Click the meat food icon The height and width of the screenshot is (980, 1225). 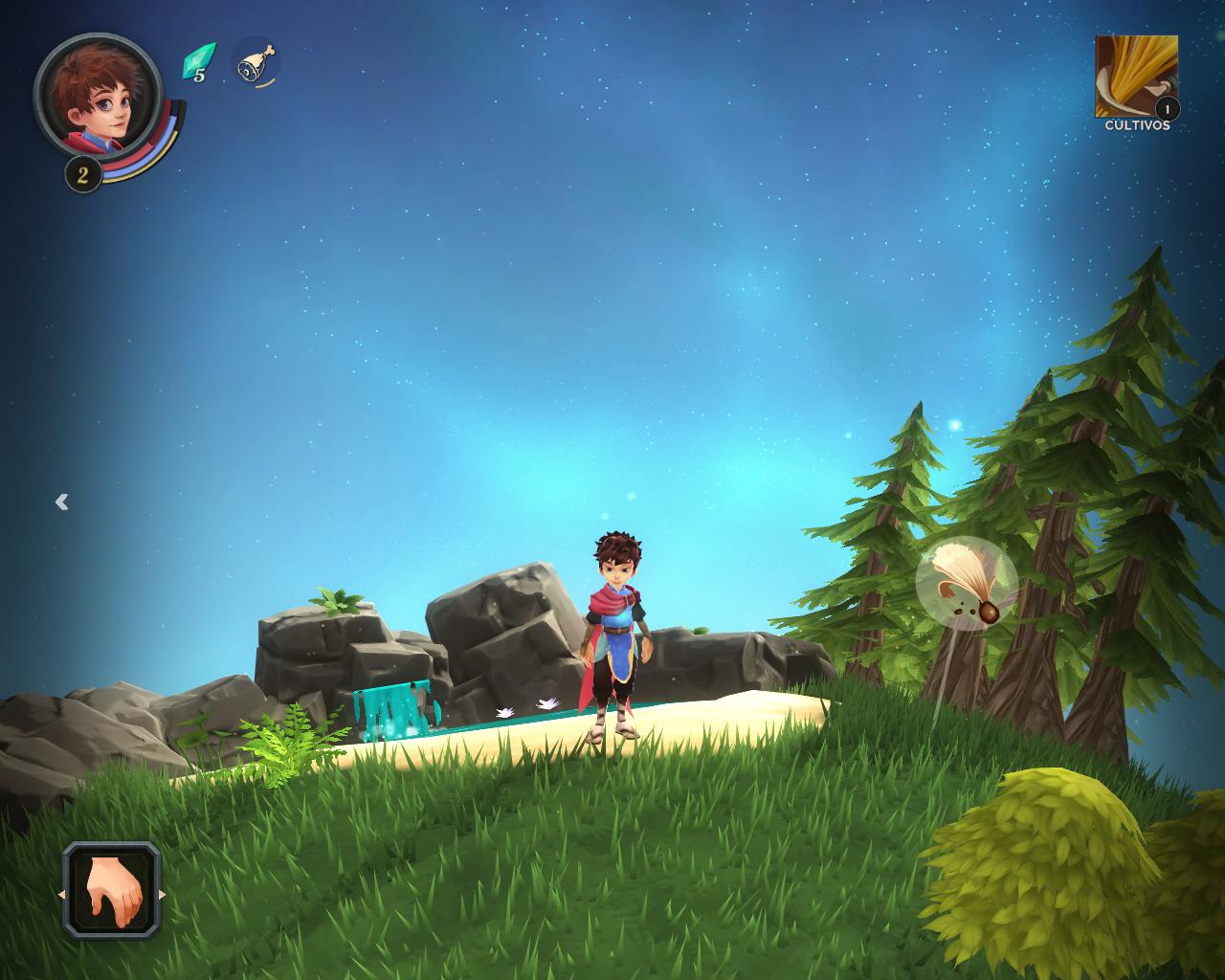pyautogui.click(x=256, y=64)
